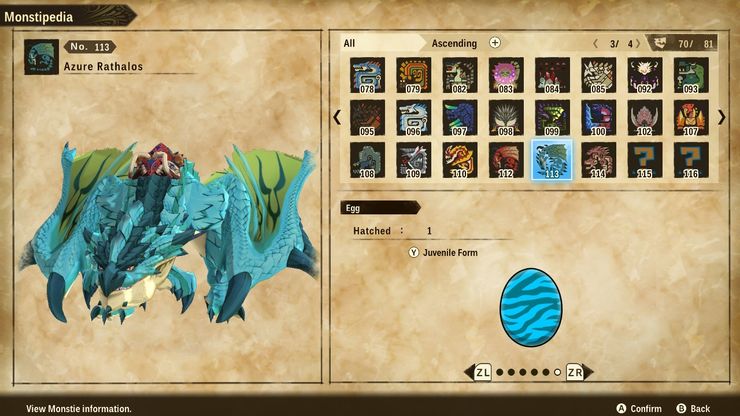Click the Back option in the footer
Screen dimensions: 740x416
[693, 408]
